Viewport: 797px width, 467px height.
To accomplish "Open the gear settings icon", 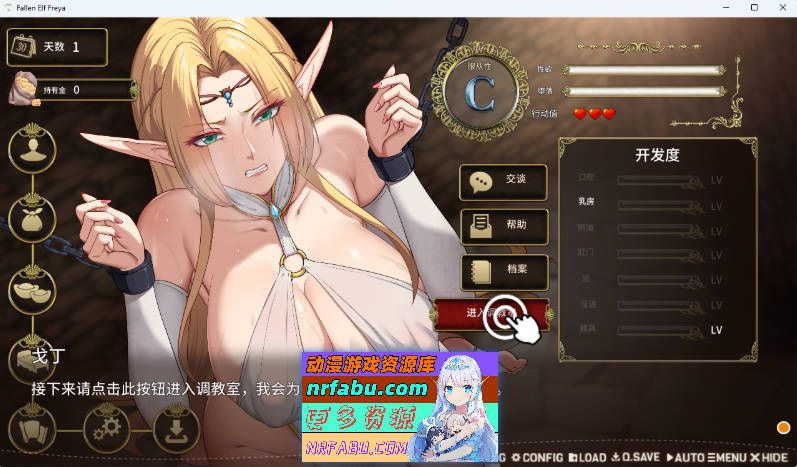I will pyautogui.click(x=104, y=430).
